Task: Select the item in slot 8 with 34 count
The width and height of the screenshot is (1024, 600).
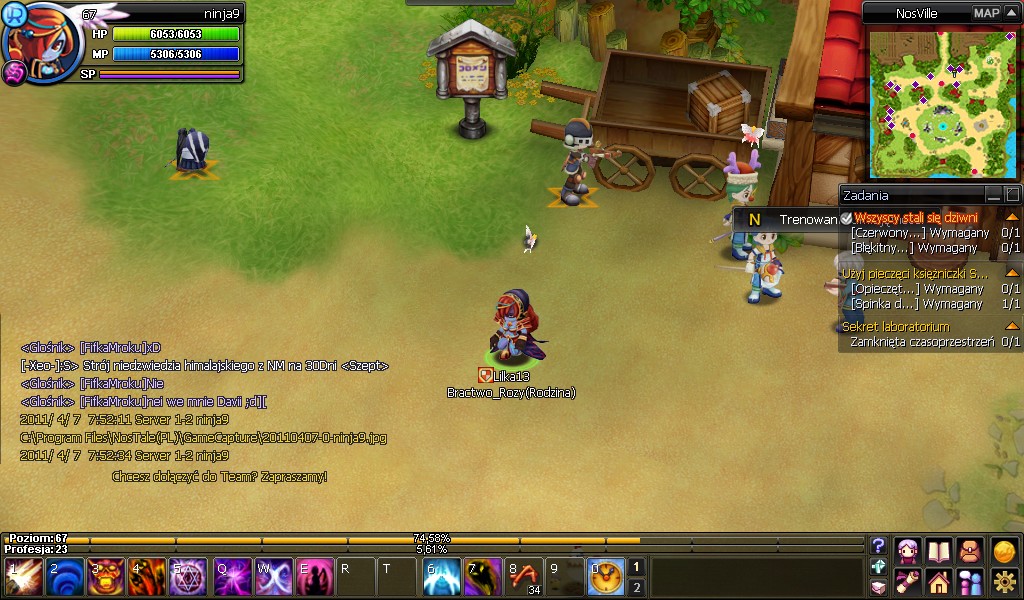Action: 524,577
